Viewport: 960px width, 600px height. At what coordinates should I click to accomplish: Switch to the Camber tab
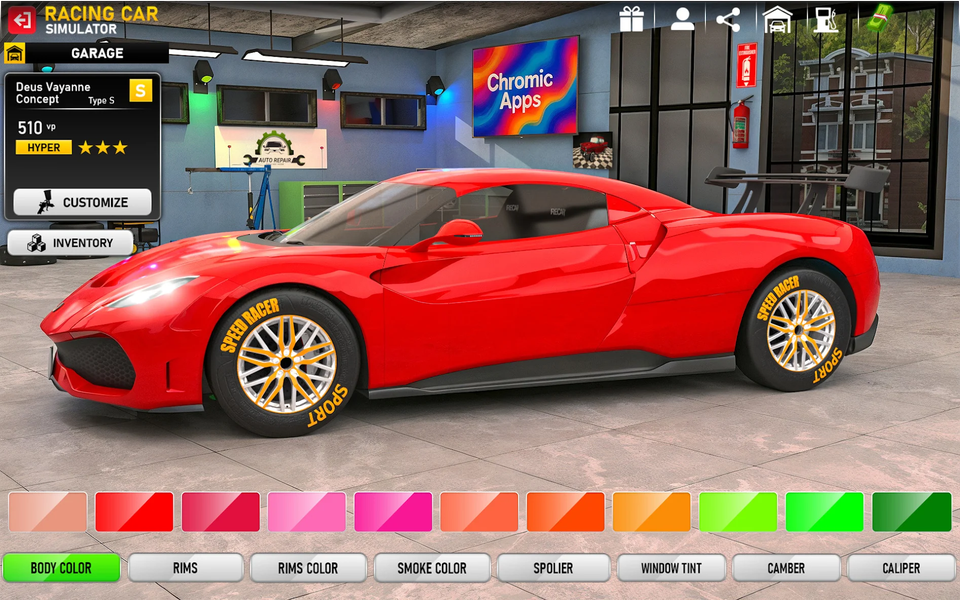pyautogui.click(x=786, y=568)
